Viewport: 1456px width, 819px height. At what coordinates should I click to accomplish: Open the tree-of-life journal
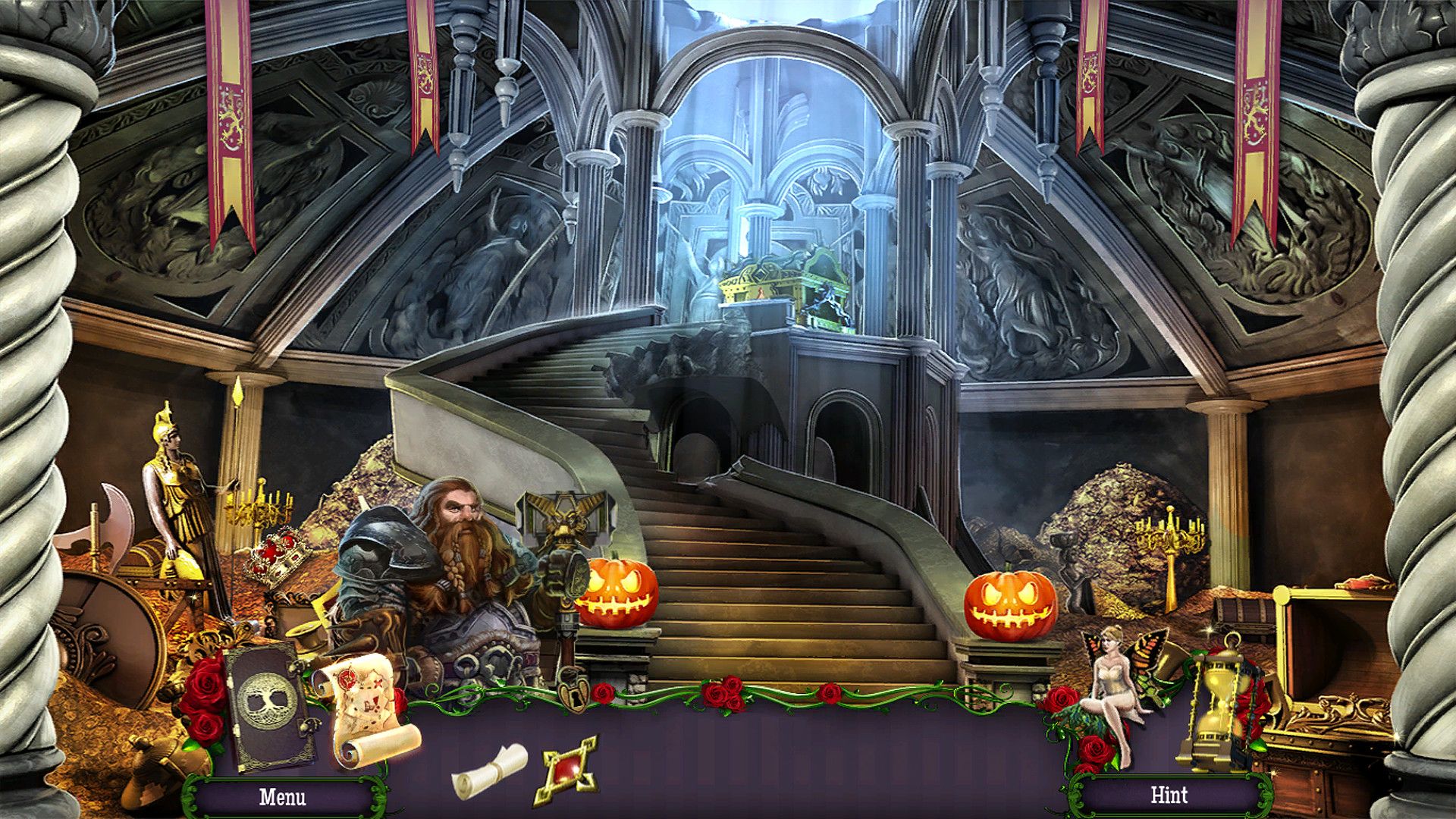click(267, 701)
